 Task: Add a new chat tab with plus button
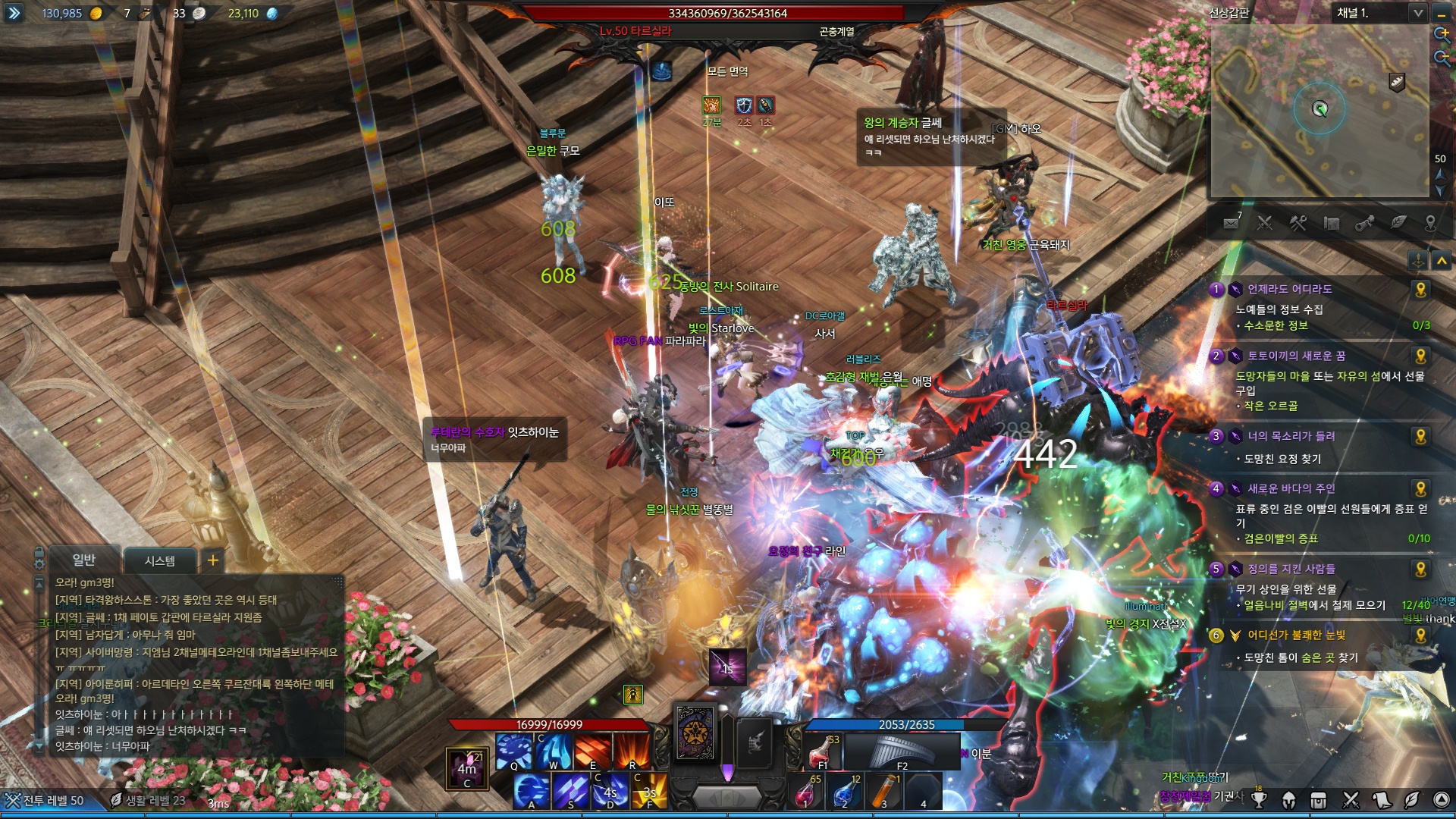(213, 560)
